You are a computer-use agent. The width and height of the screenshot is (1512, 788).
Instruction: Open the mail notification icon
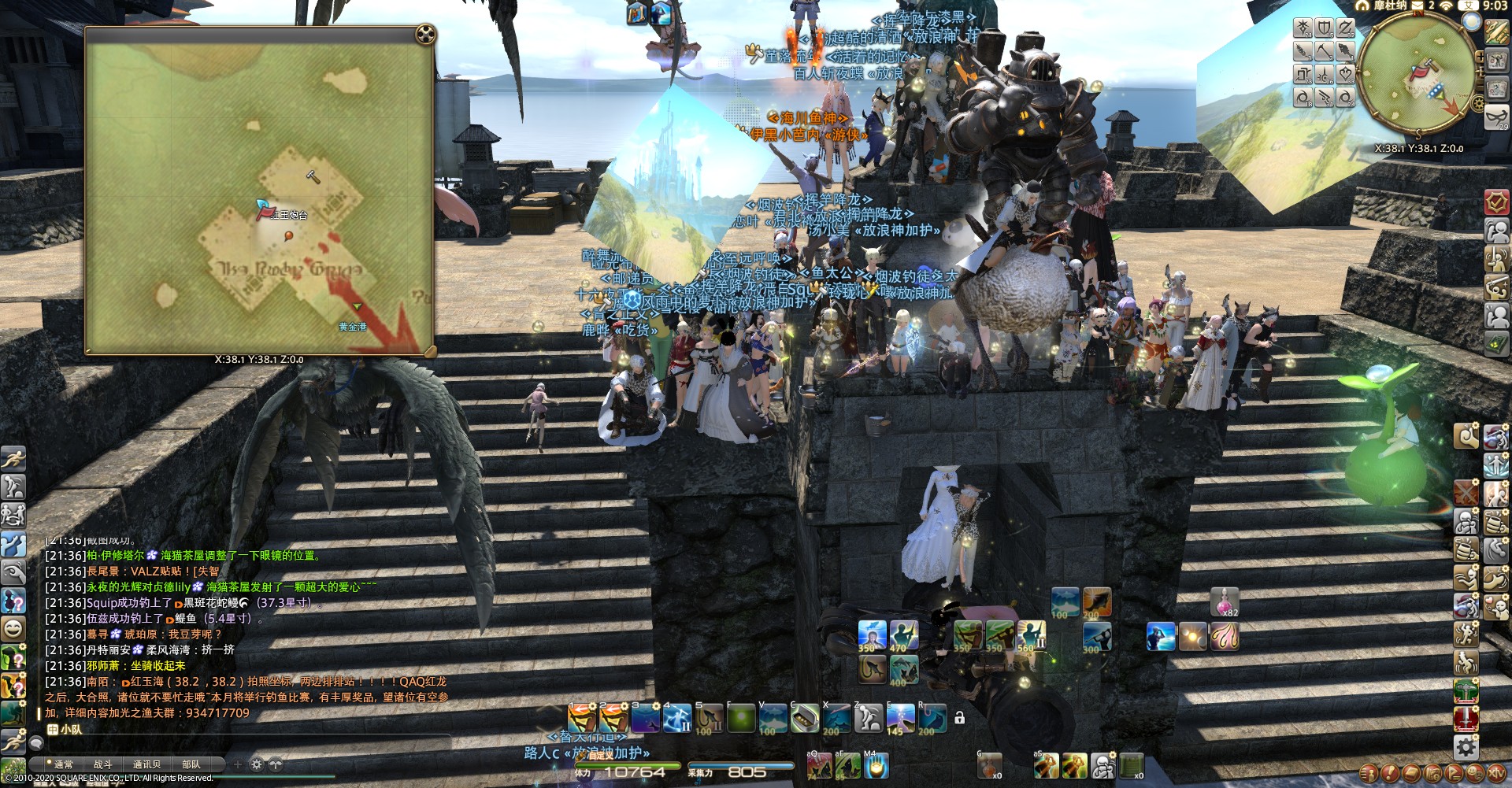[x=1417, y=6]
